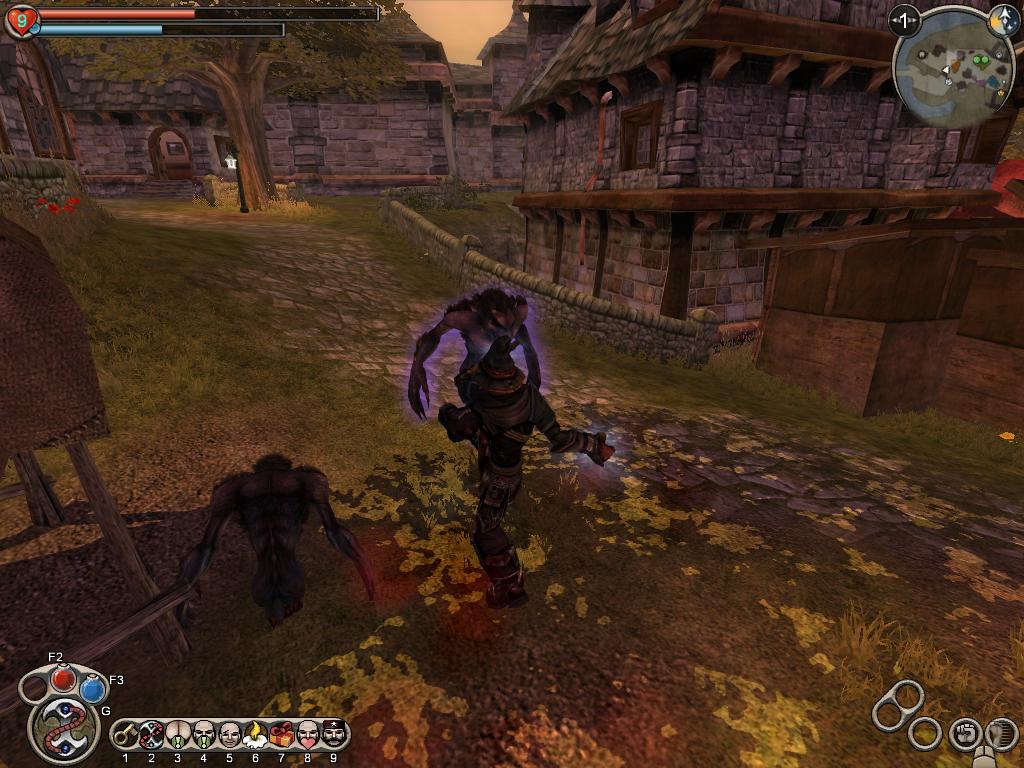Open the circular town minimap
This screenshot has width=1024, height=768.
[953, 69]
